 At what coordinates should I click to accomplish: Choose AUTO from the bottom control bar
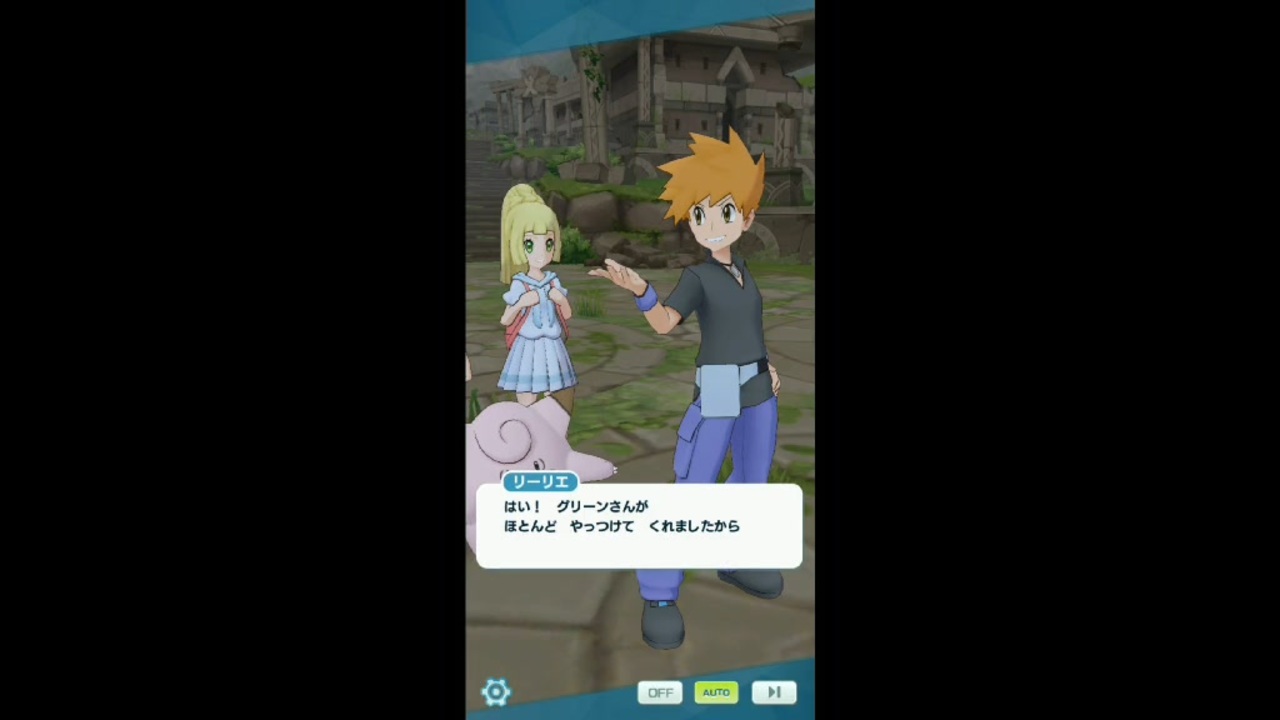point(716,691)
